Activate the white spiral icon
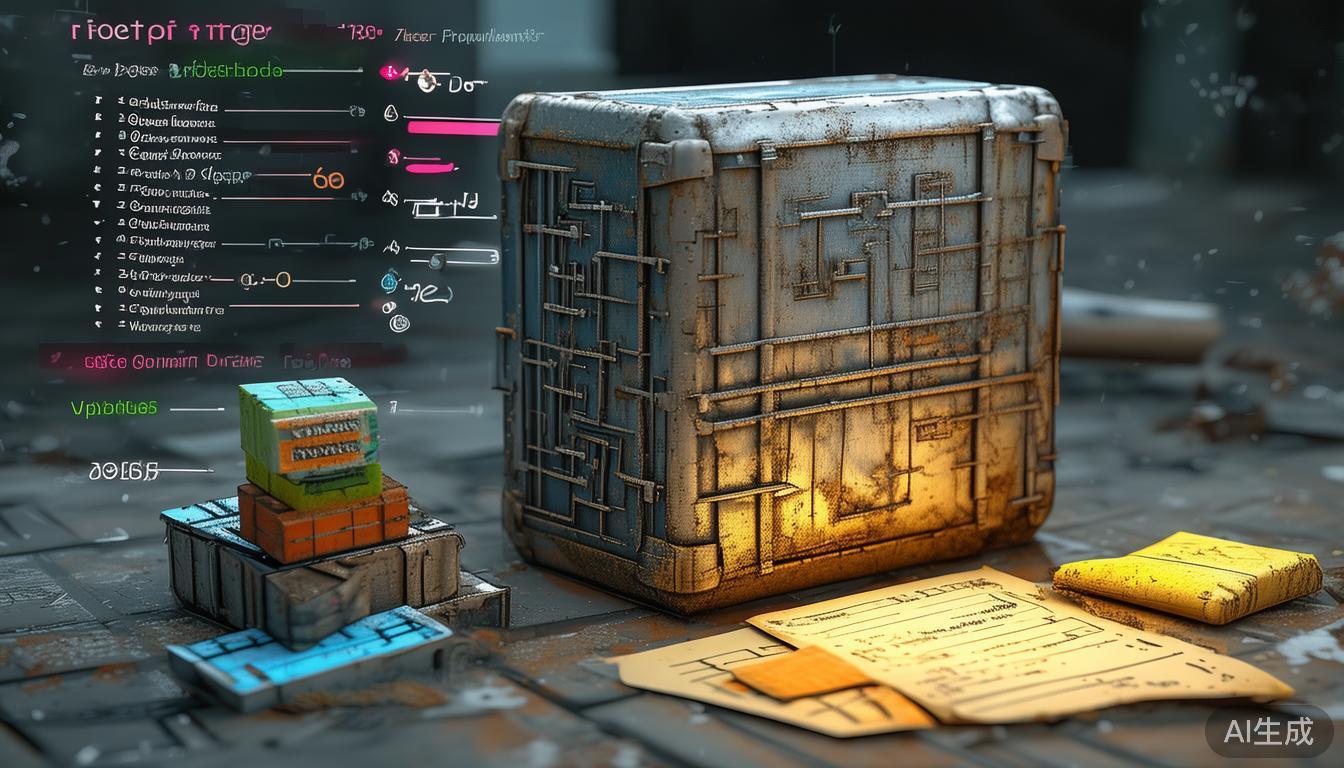Screen dimensions: 1344x768 click(x=399, y=322)
